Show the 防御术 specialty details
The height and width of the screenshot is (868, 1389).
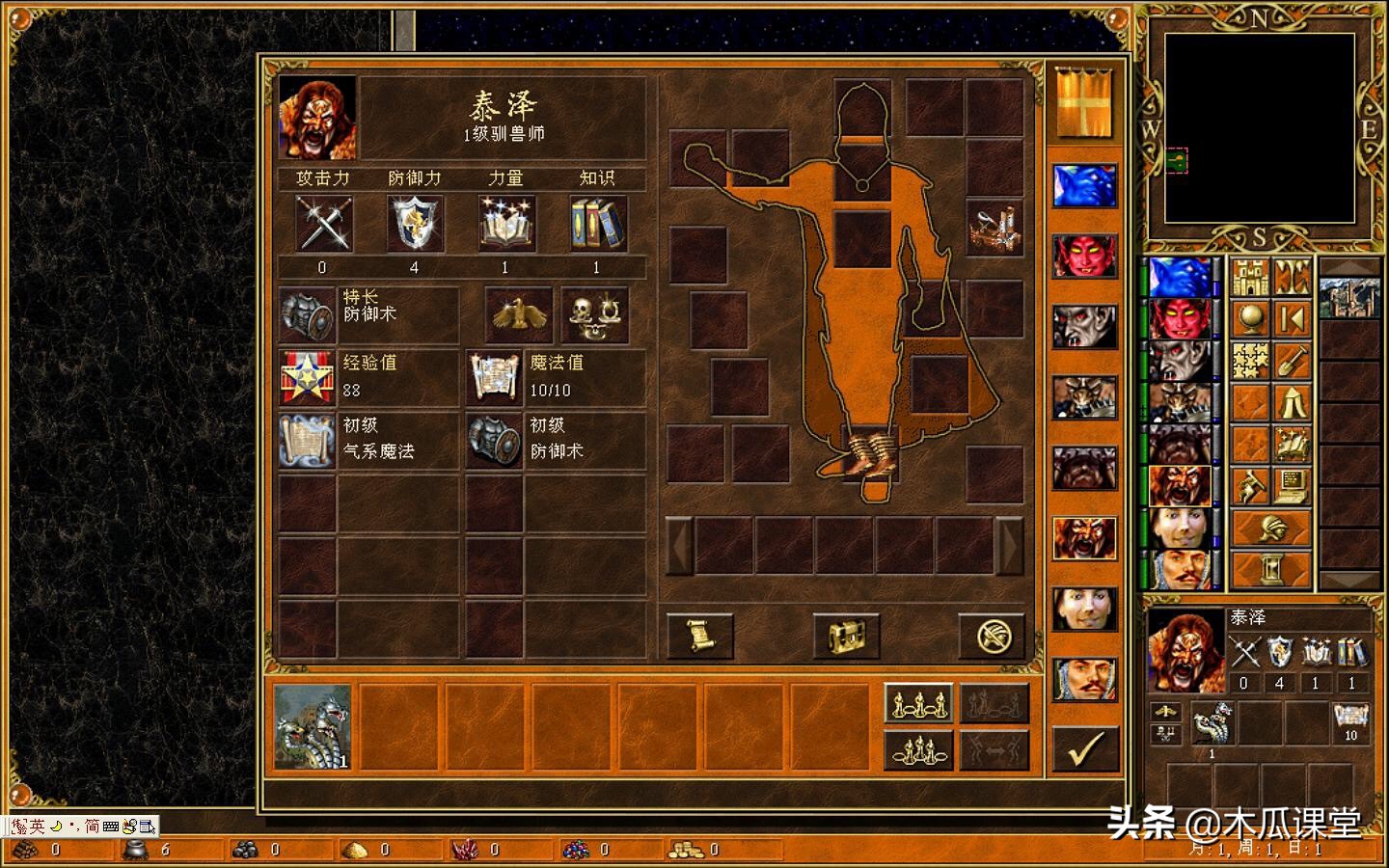[x=308, y=314]
